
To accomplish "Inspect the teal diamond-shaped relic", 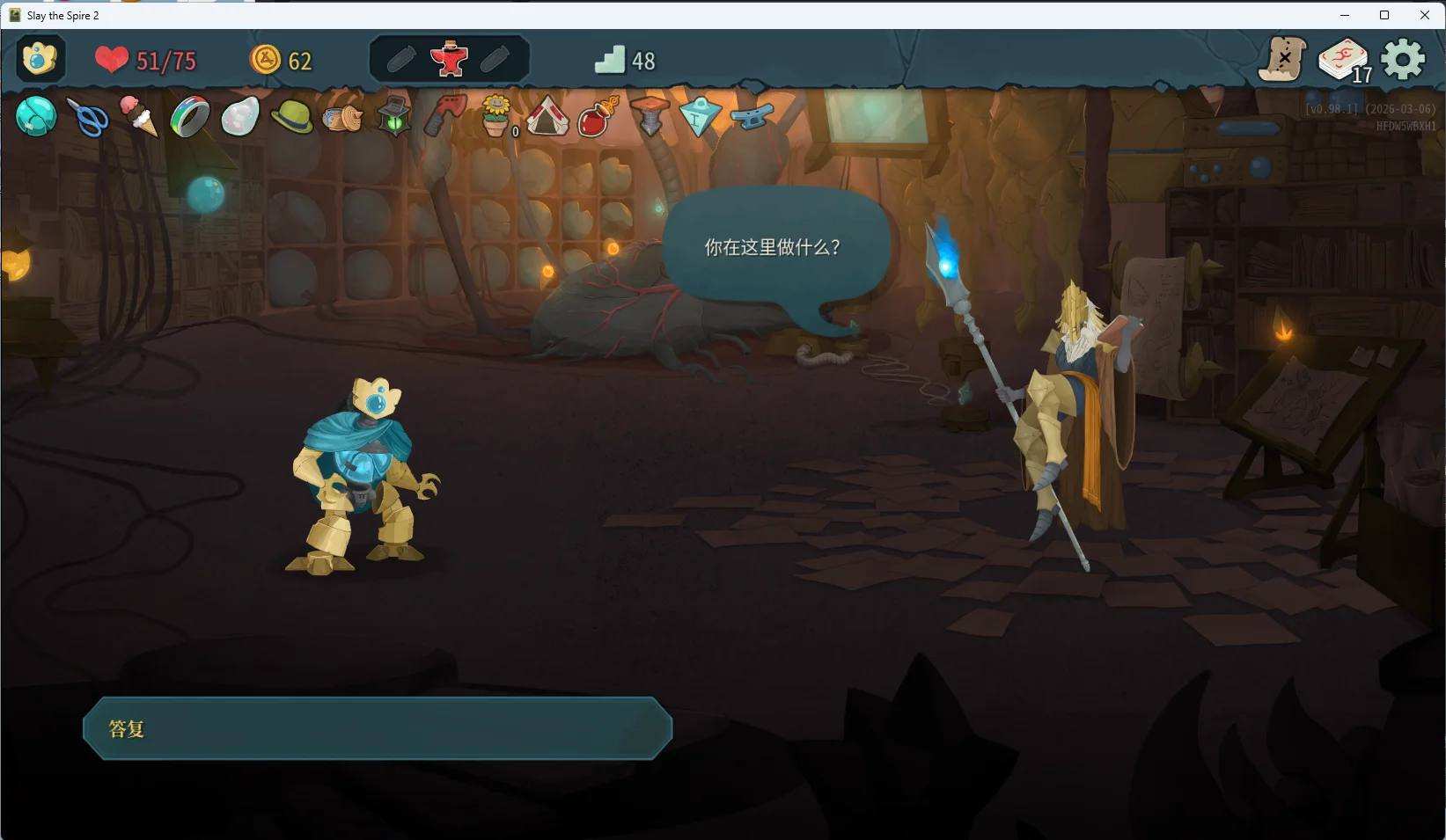I will [x=701, y=116].
